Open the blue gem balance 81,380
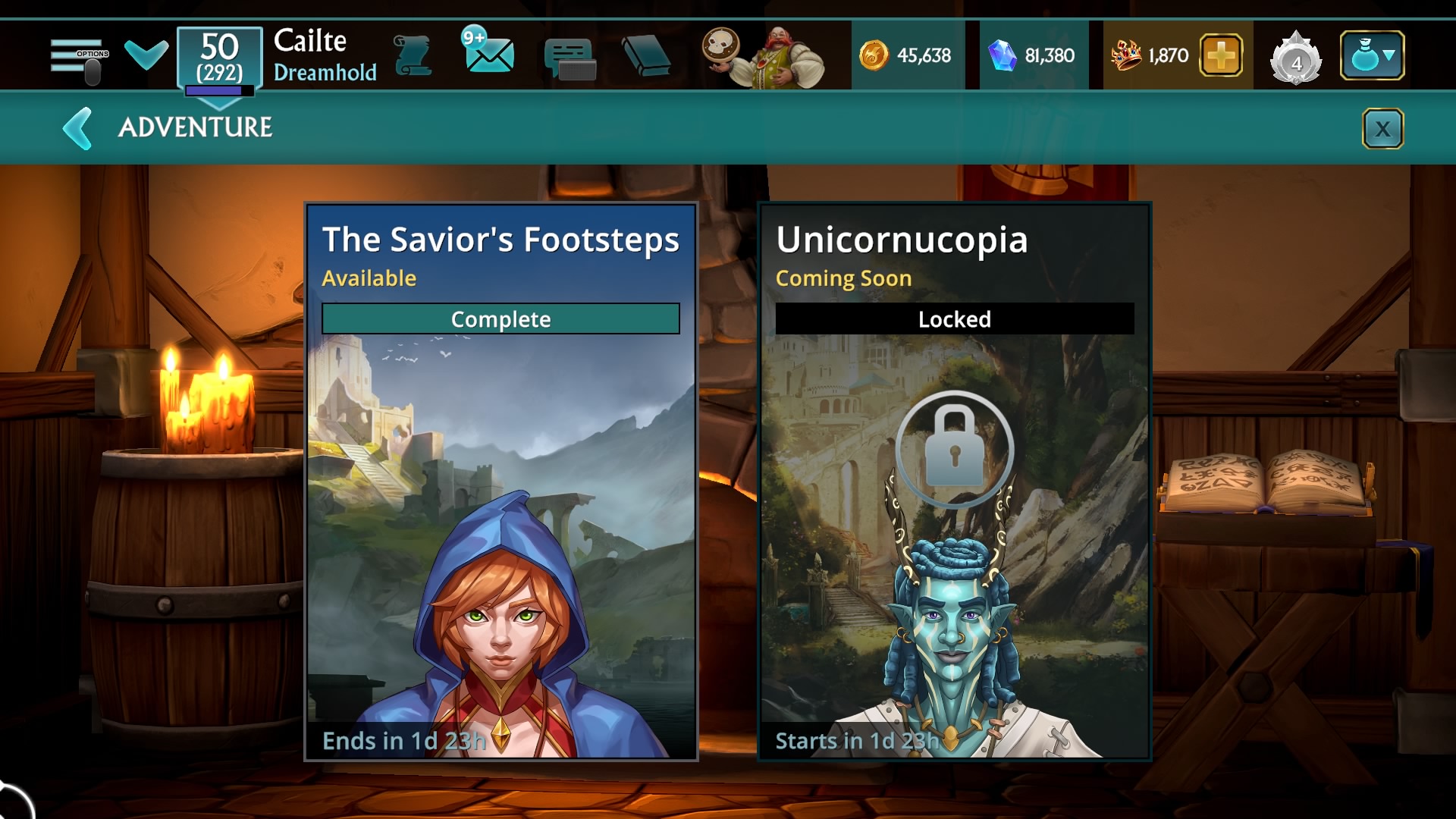1456x819 pixels. pos(1033,55)
